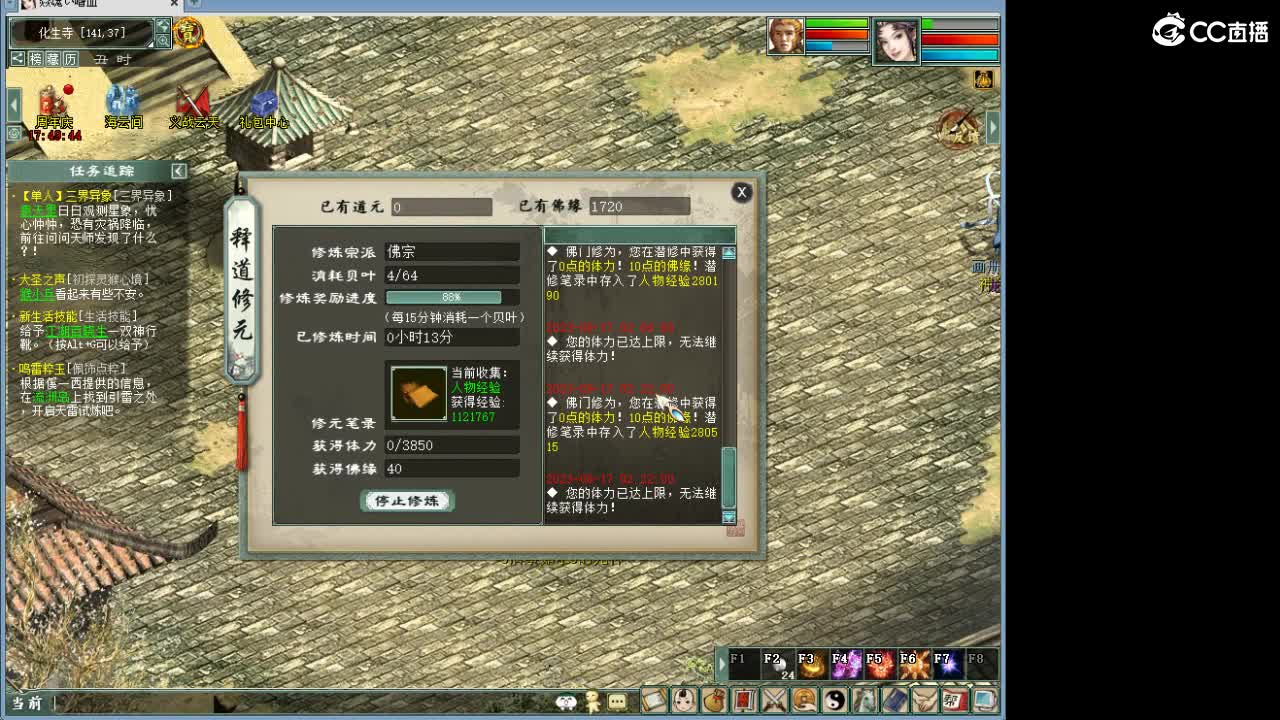Click the money pouch icon on bottom toolbar

(715, 701)
